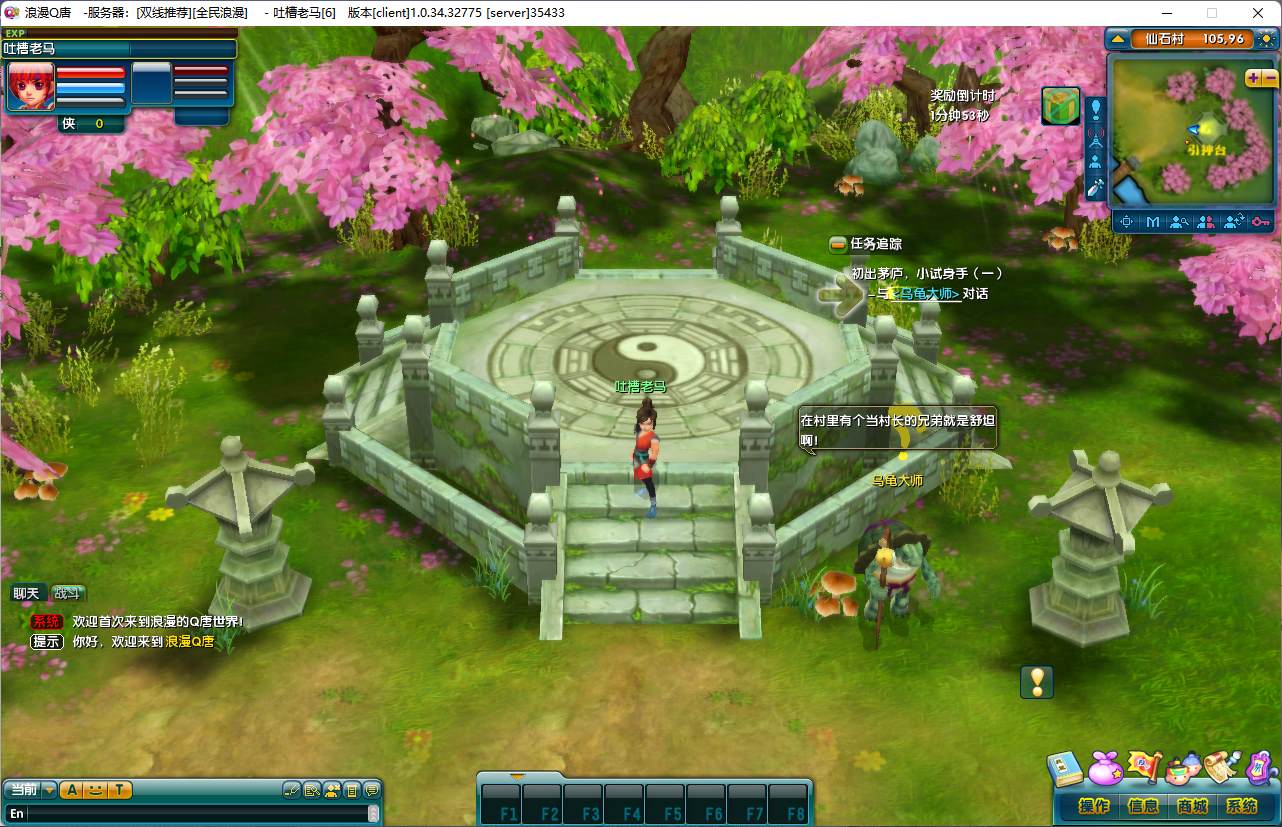This screenshot has width=1282, height=827.
Task: Open the blue book icon
Action: [x=1065, y=769]
